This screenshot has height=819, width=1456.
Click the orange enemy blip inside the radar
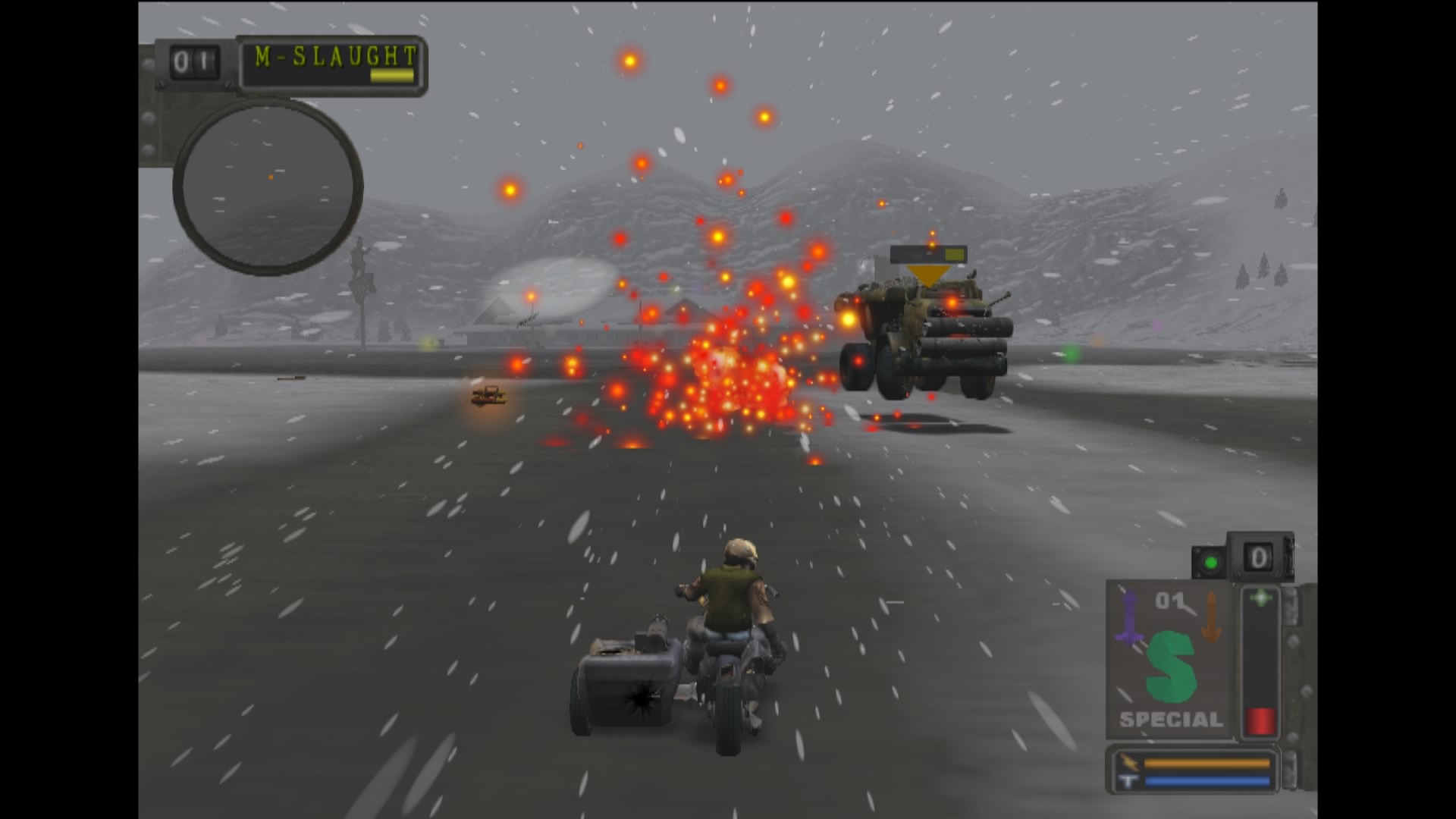(x=270, y=176)
